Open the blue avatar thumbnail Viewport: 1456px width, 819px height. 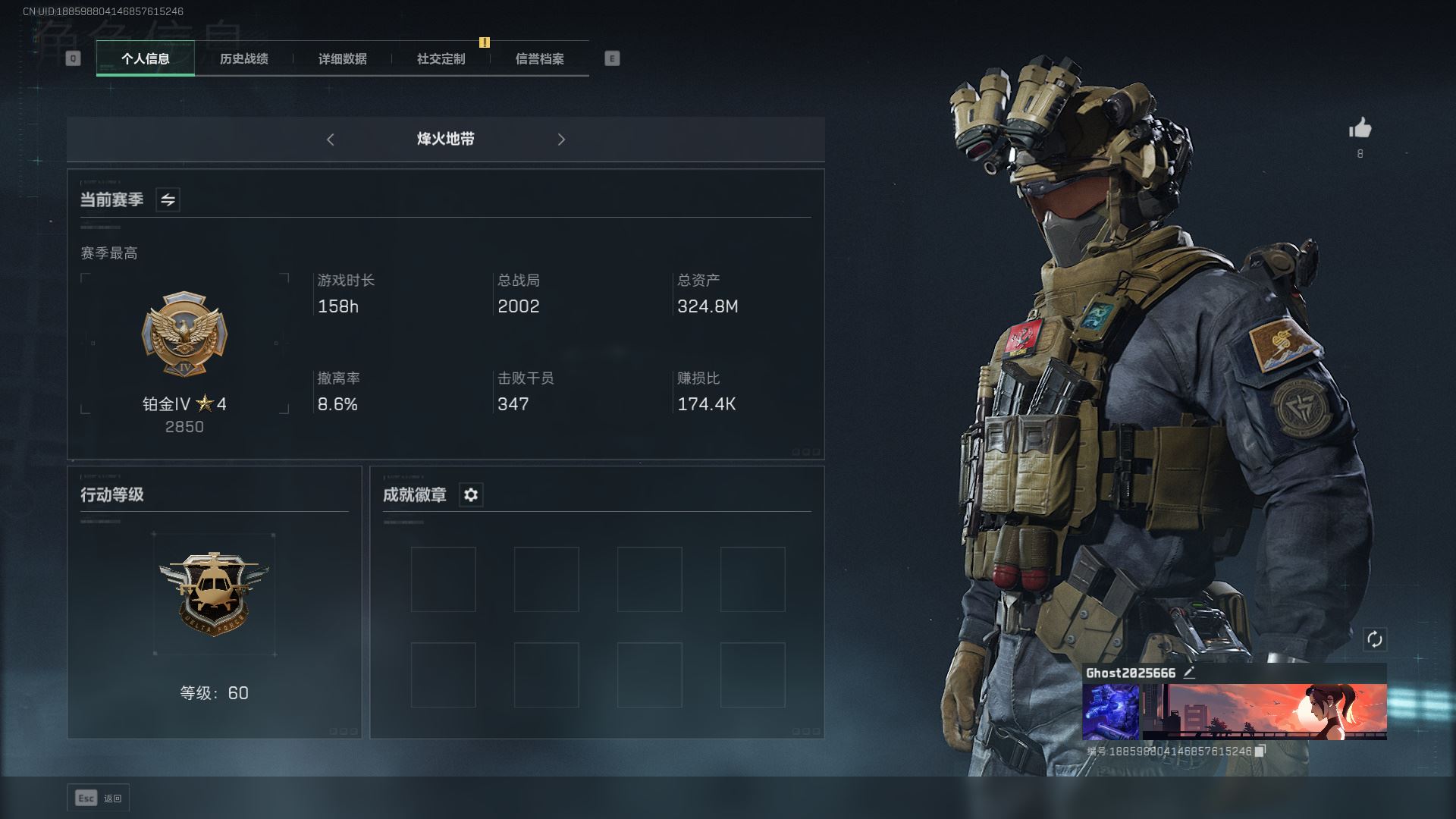(x=1110, y=711)
